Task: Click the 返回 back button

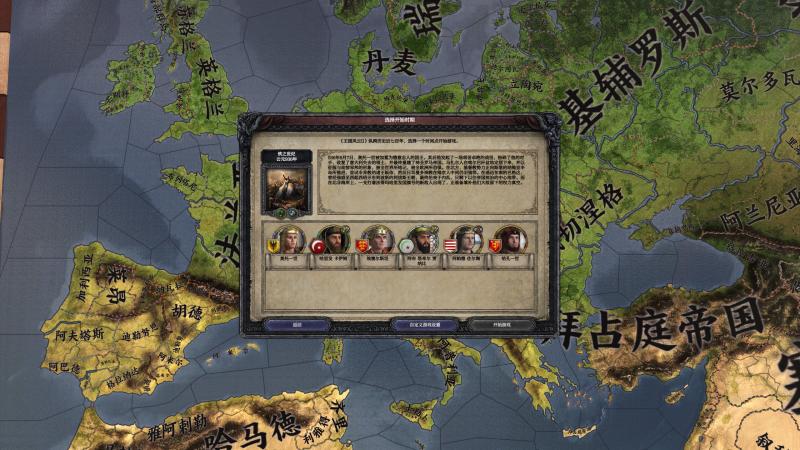Action: [x=297, y=324]
